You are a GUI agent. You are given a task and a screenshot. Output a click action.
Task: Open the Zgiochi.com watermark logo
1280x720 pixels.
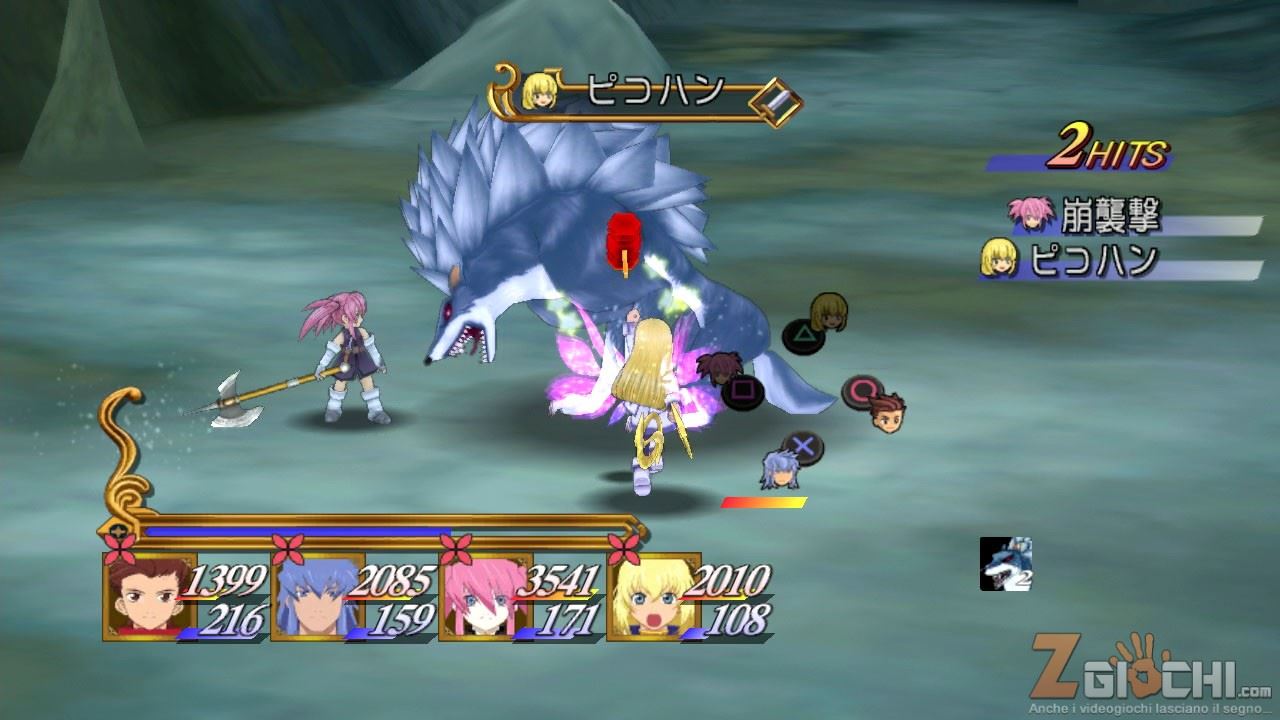(x=1150, y=676)
